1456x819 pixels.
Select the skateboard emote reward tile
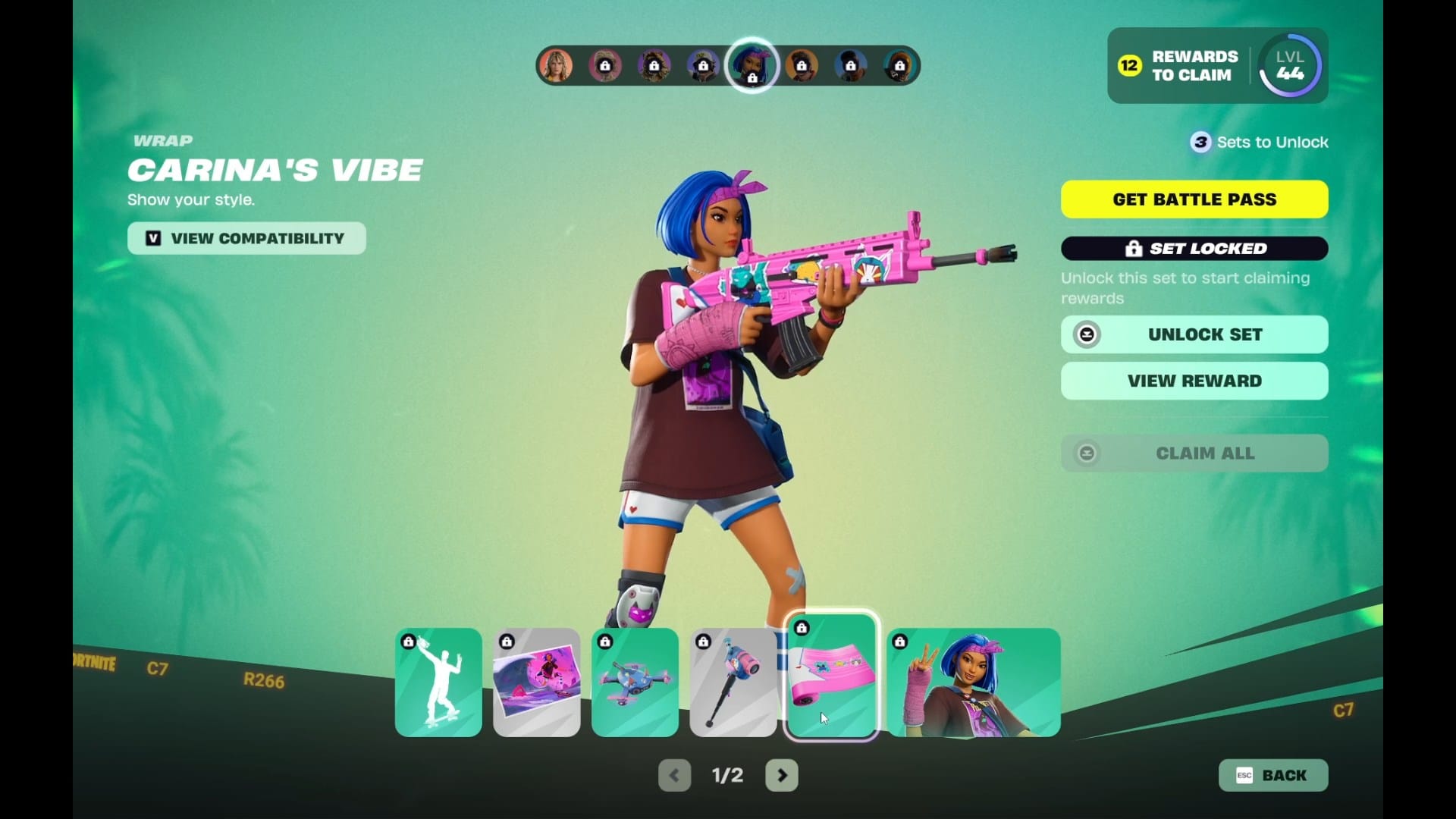coord(438,682)
